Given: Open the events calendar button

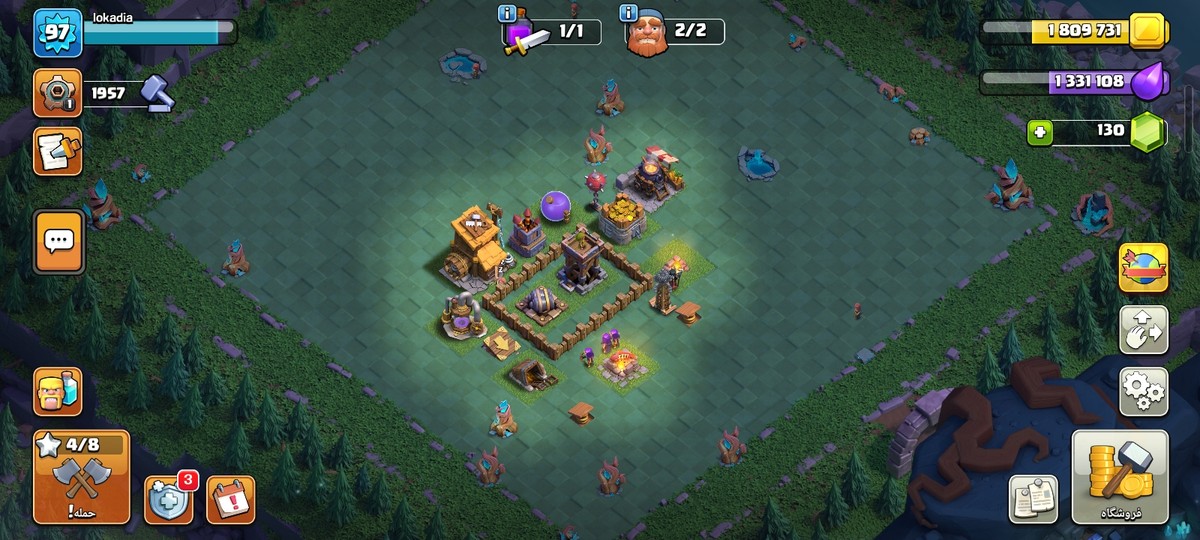Looking at the screenshot, I should [231, 499].
